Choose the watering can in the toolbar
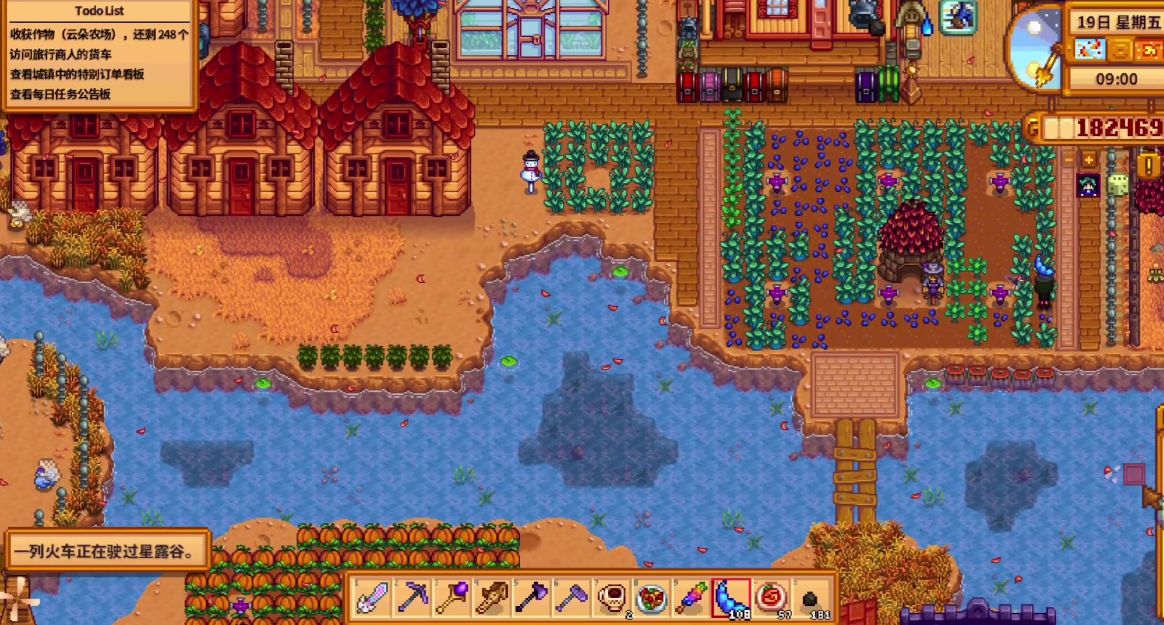 tap(492, 598)
